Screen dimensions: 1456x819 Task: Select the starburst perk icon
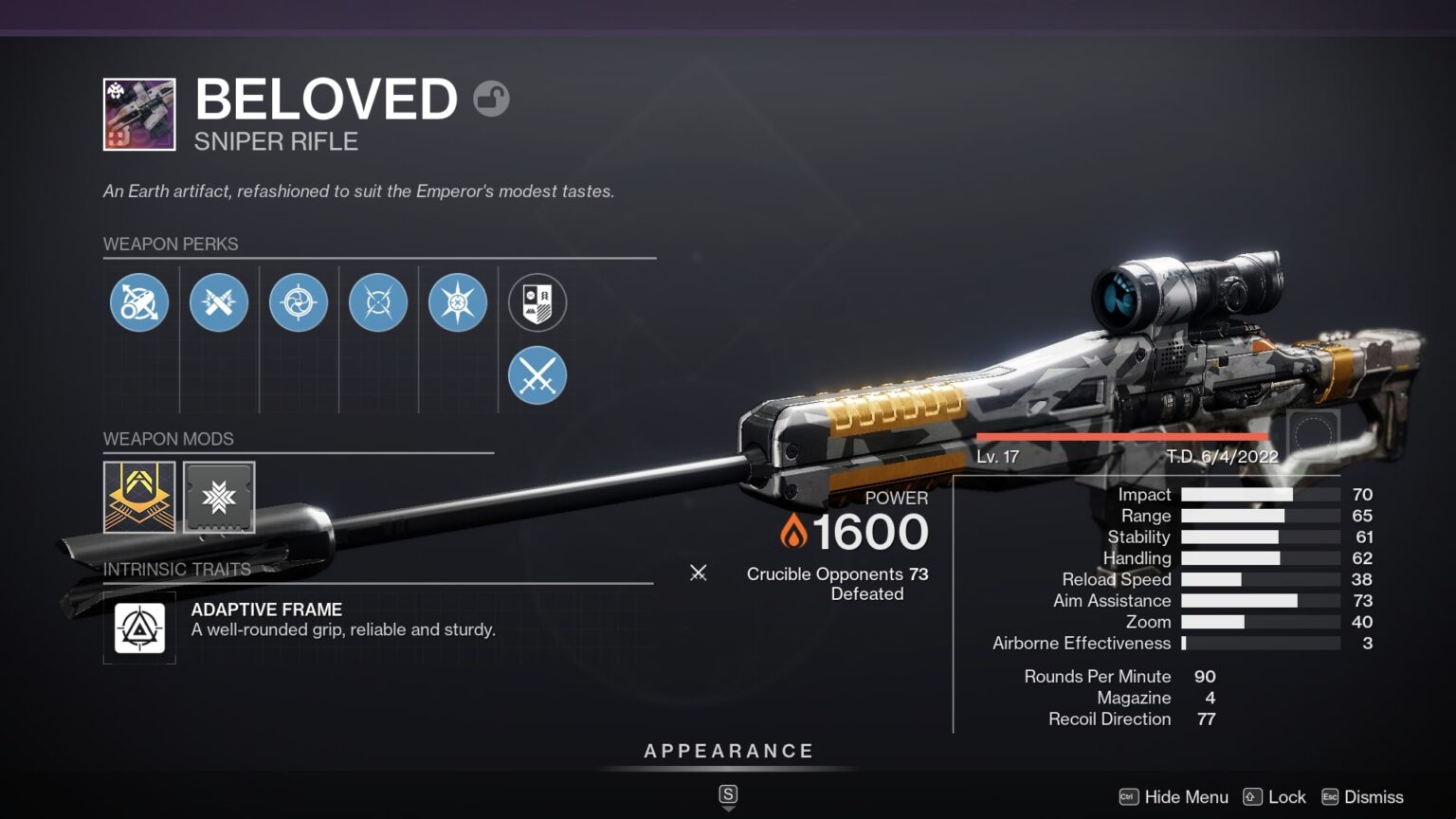[x=458, y=301]
